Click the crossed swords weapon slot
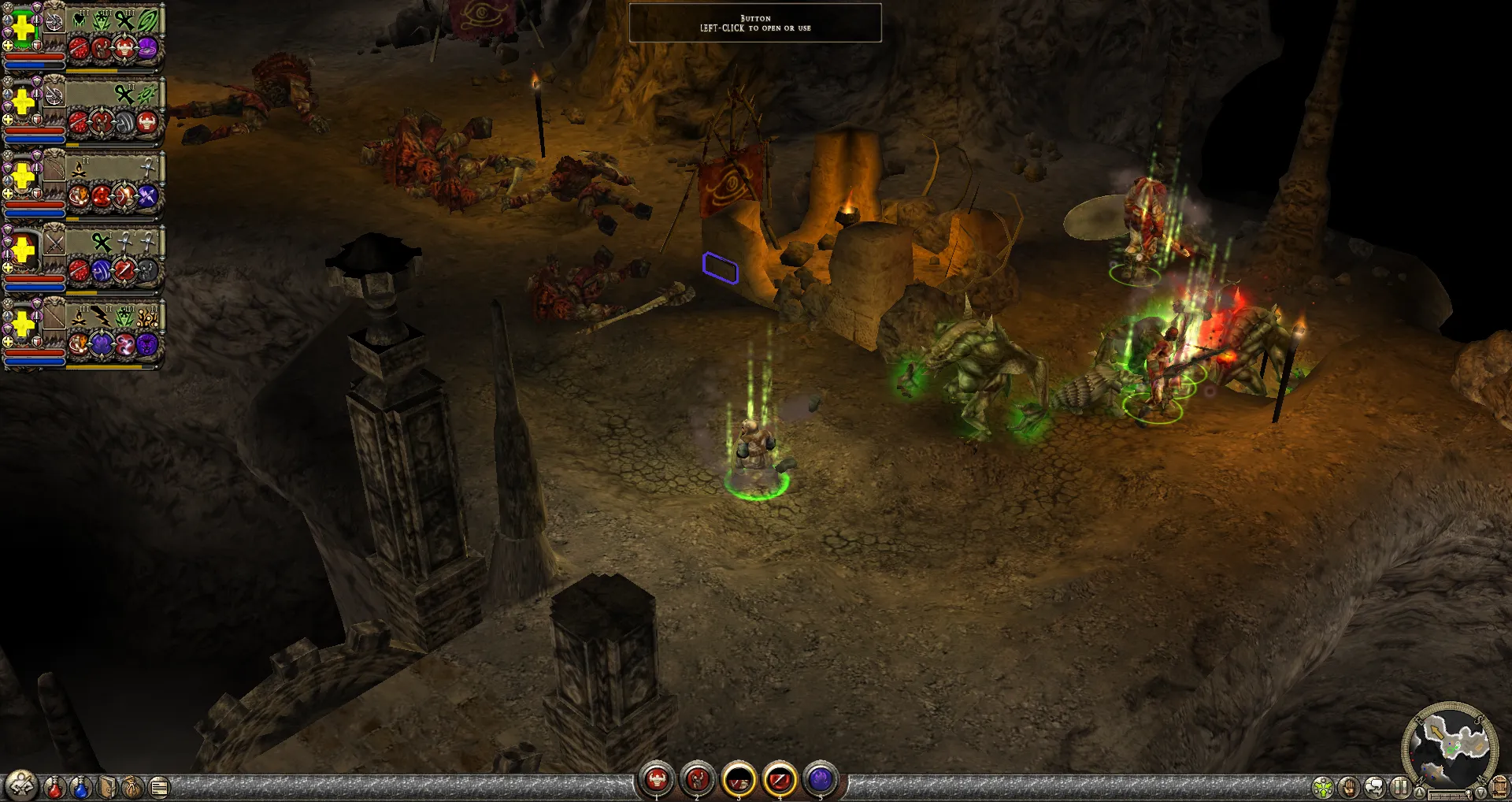The width and height of the screenshot is (1512, 802). pyautogui.click(x=54, y=243)
